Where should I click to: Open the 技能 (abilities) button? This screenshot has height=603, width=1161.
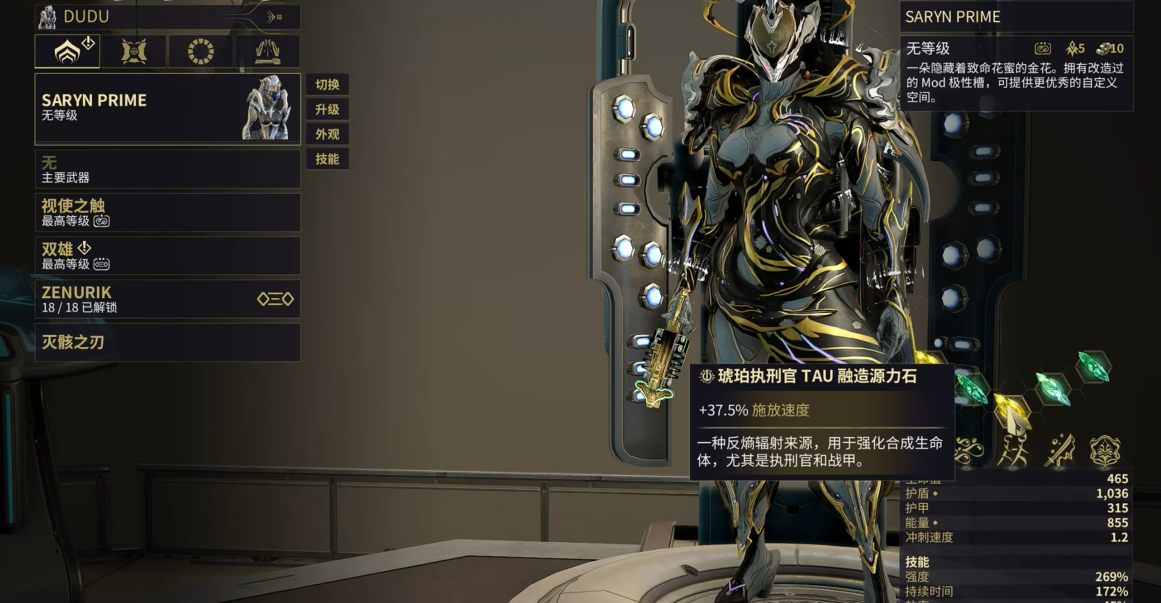pos(327,159)
